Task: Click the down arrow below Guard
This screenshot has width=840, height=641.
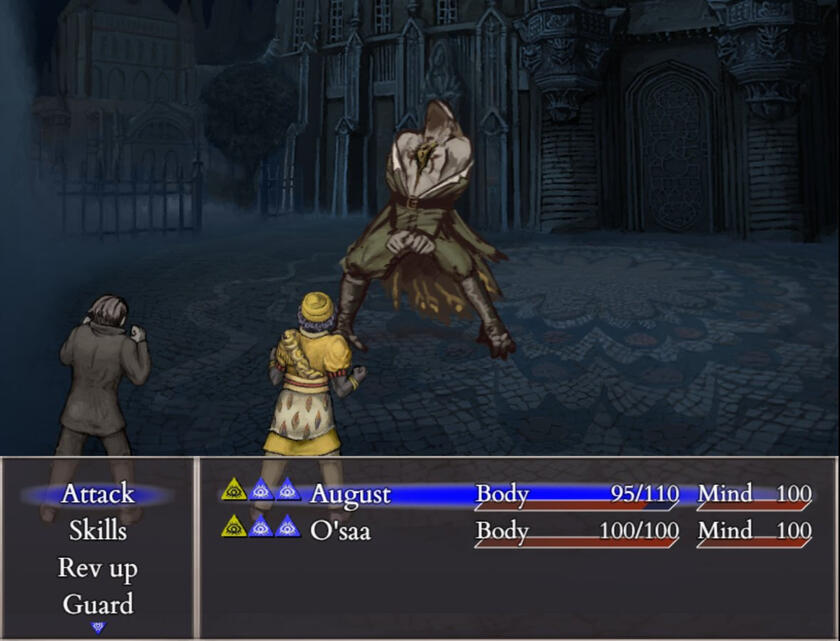Action: point(98,627)
